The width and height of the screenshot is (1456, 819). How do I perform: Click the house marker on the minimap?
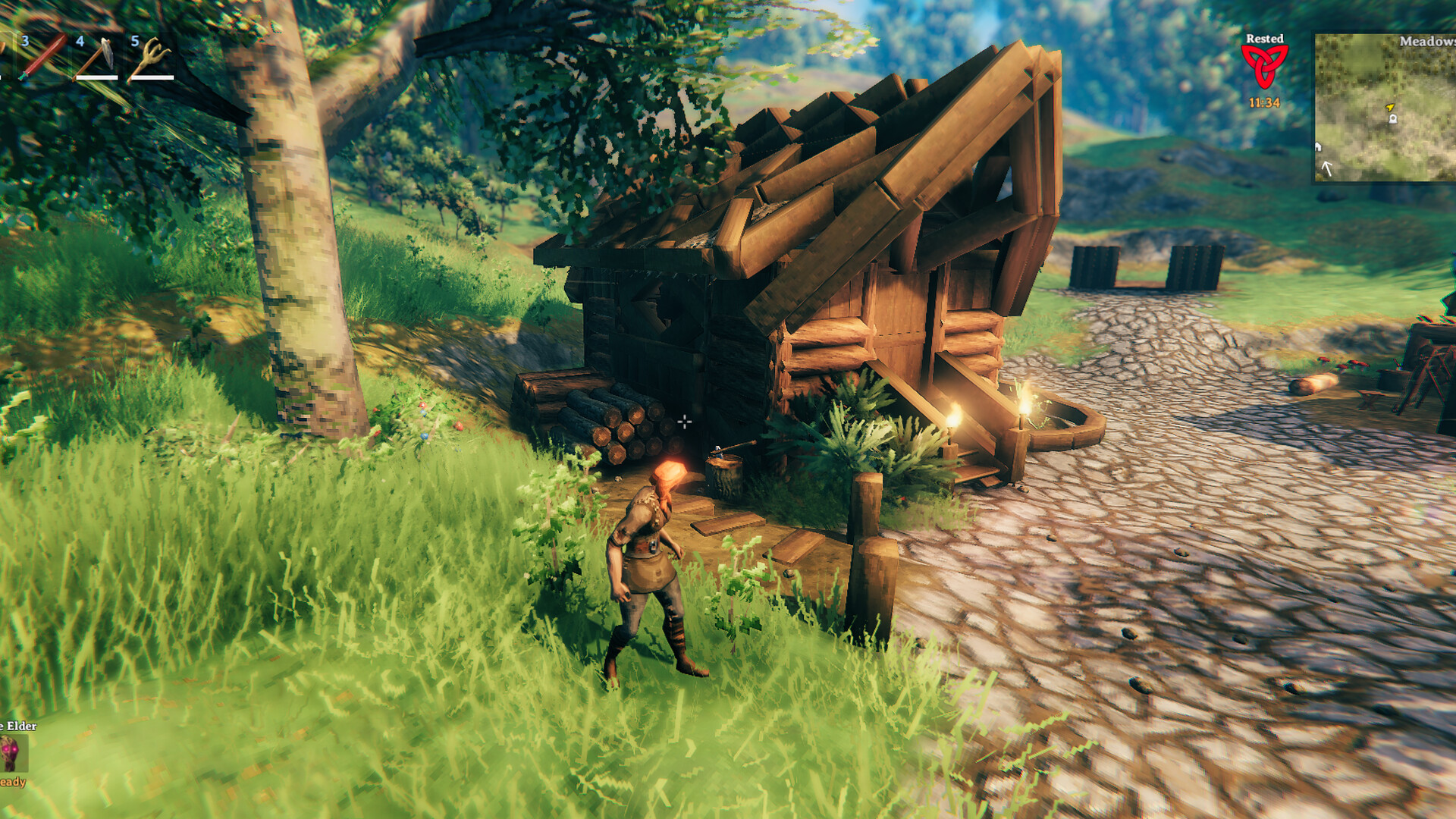tap(1318, 147)
